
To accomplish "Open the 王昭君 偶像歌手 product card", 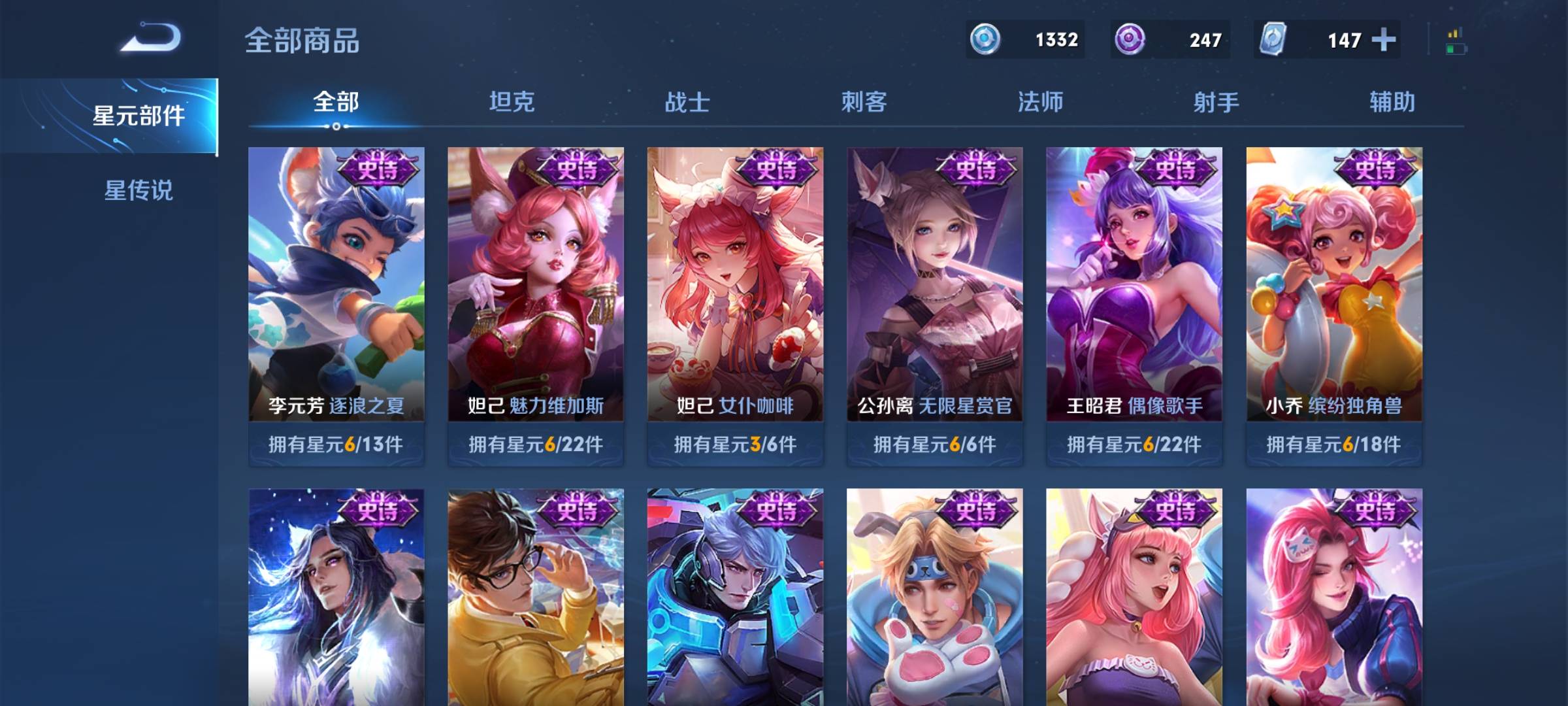I will pyautogui.click(x=1134, y=281).
